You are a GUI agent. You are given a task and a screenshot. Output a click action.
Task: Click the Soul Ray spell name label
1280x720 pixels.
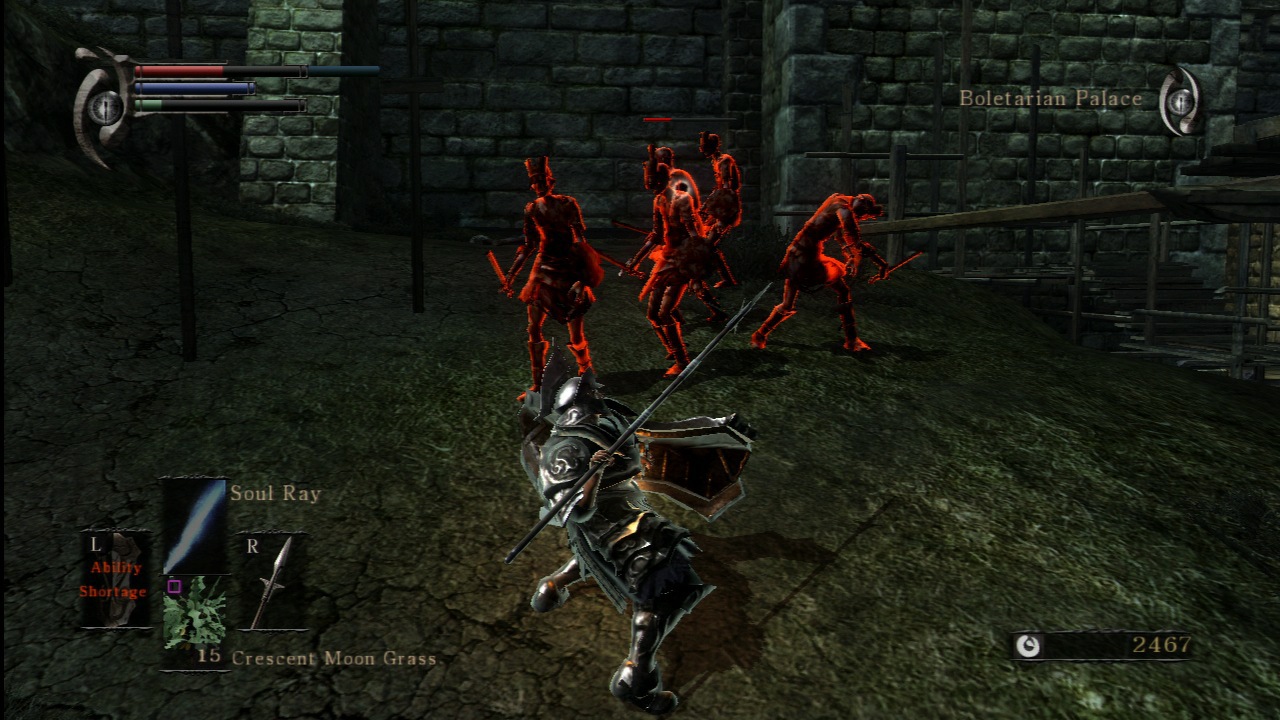[274, 493]
